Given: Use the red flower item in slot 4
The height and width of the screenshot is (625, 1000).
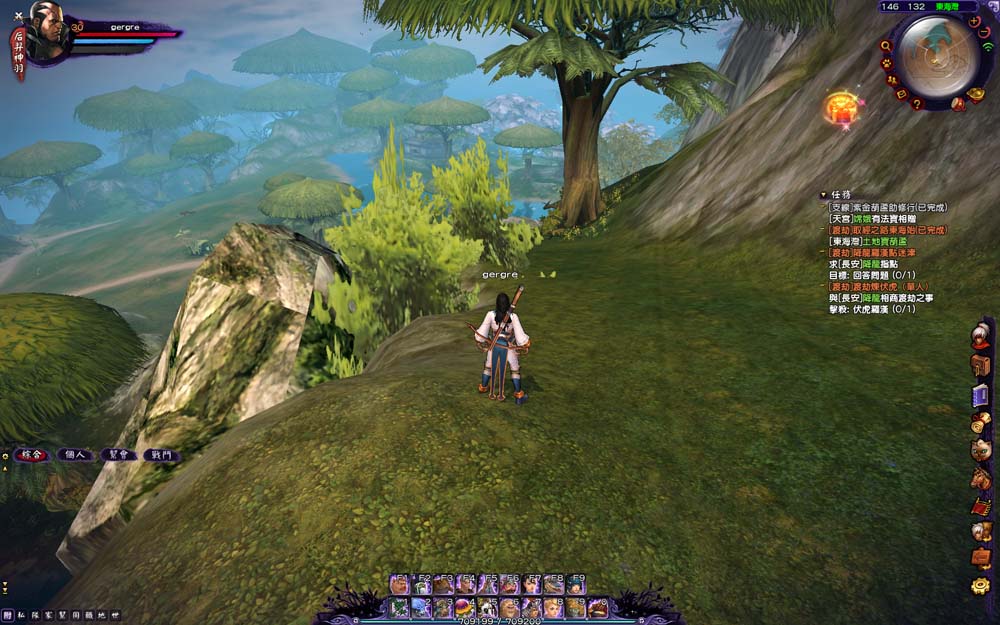Looking at the screenshot, I should 463,607.
